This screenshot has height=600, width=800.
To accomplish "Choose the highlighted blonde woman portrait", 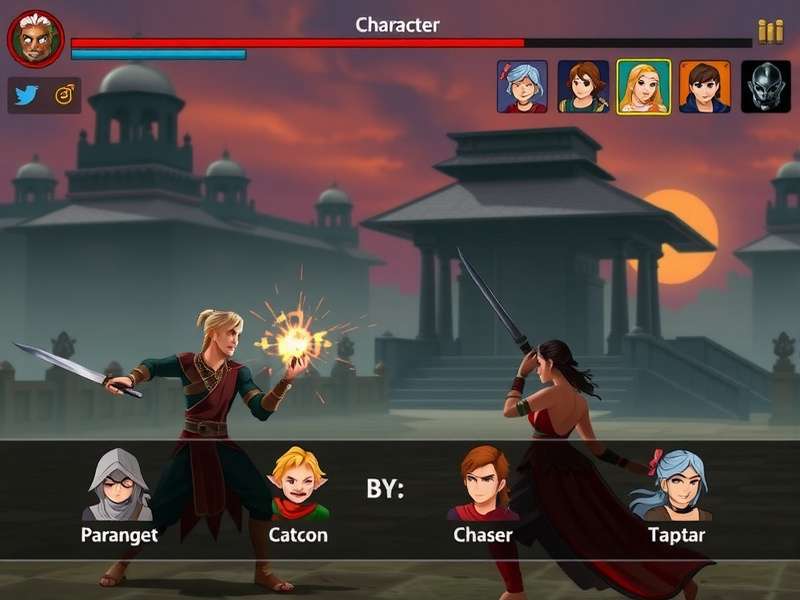I will pos(643,87).
